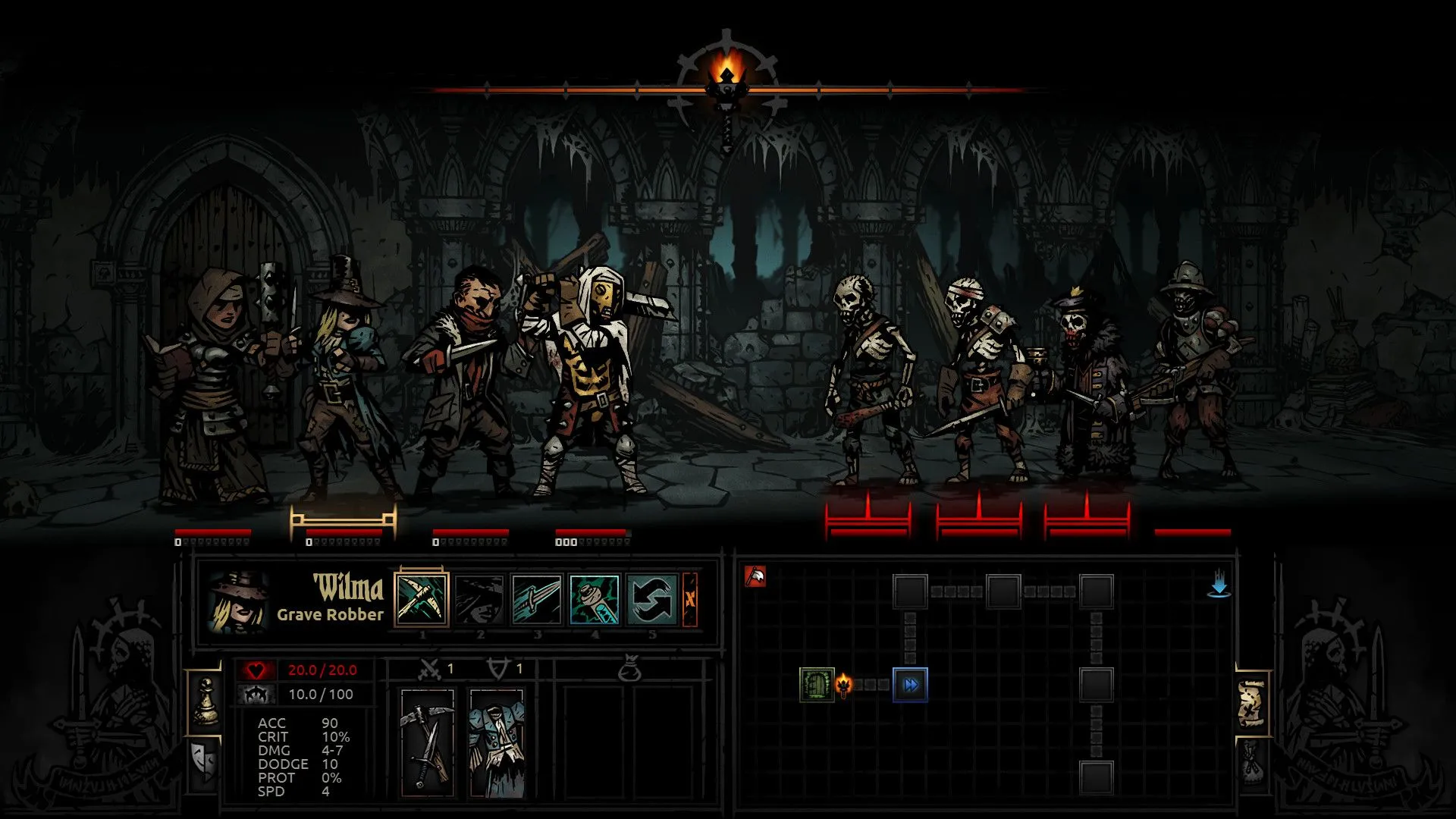1456x819 pixels.
Task: Click the blue party position marker on the map
Action: (x=912, y=684)
